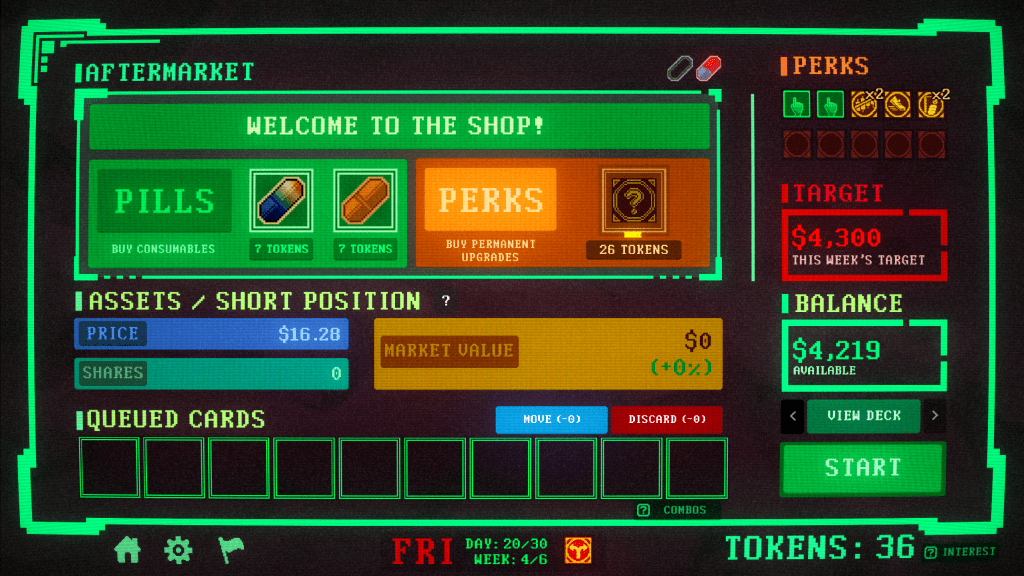Select the running shoe perk icon
1024x576 pixels.
tap(897, 103)
